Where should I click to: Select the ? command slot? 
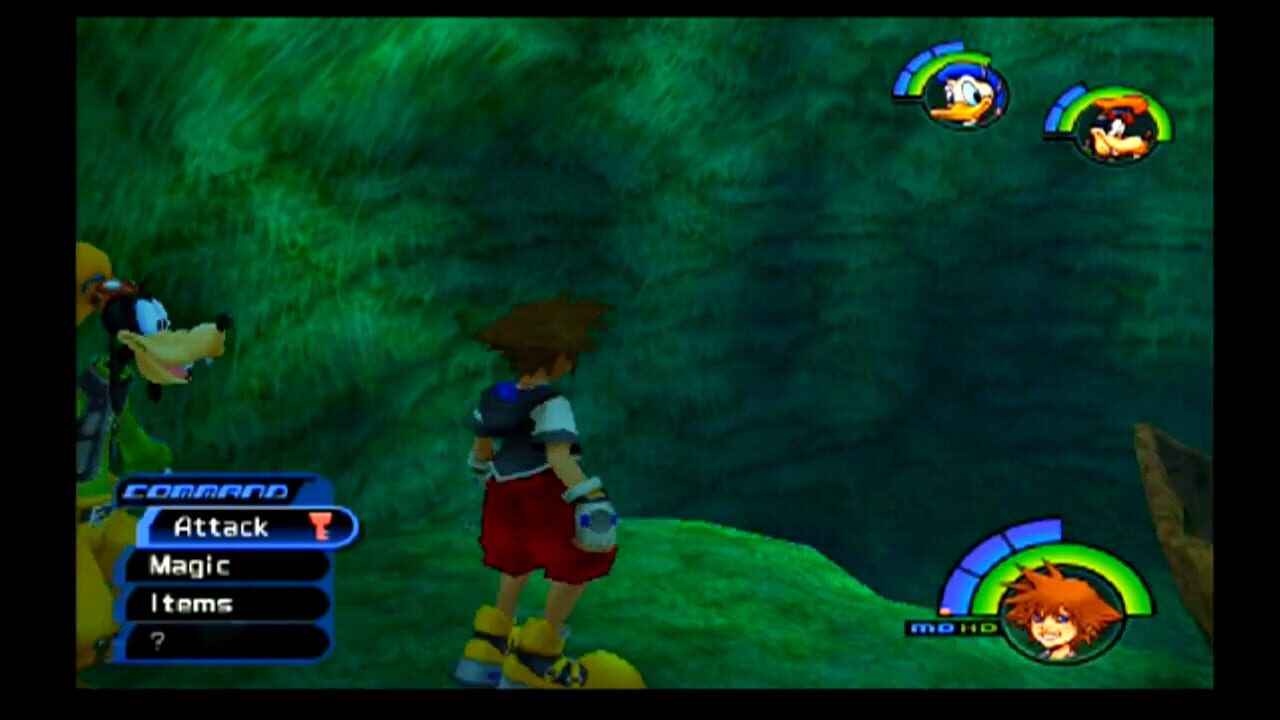coord(158,641)
